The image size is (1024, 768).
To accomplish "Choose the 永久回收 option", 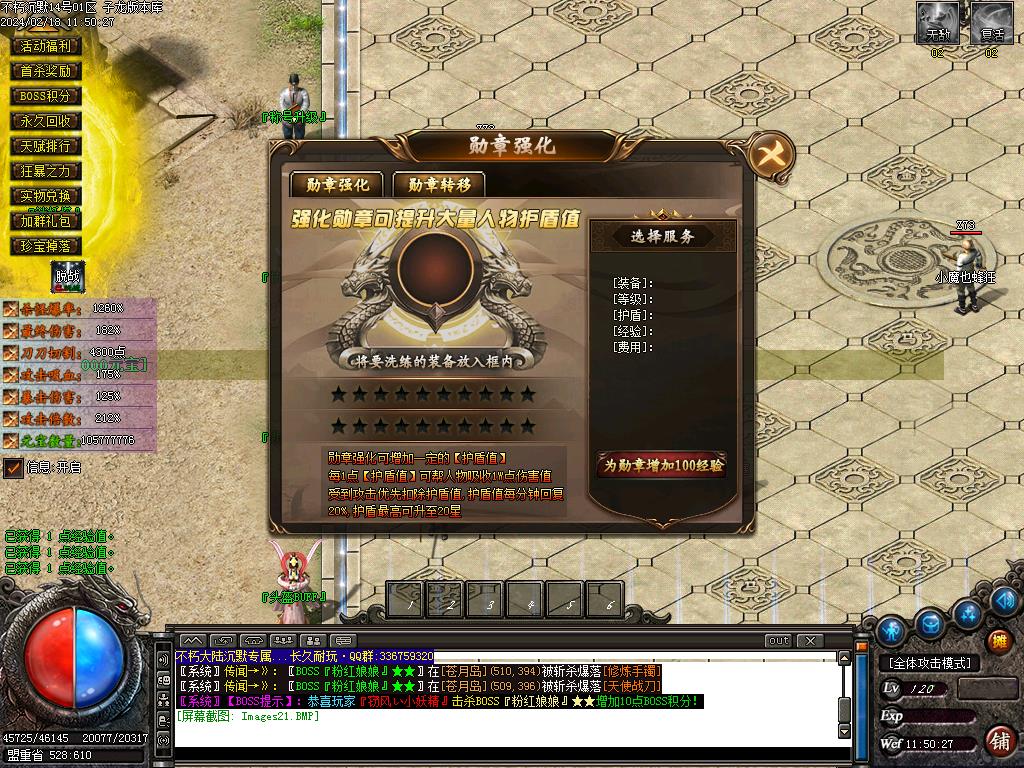I will 46,121.
